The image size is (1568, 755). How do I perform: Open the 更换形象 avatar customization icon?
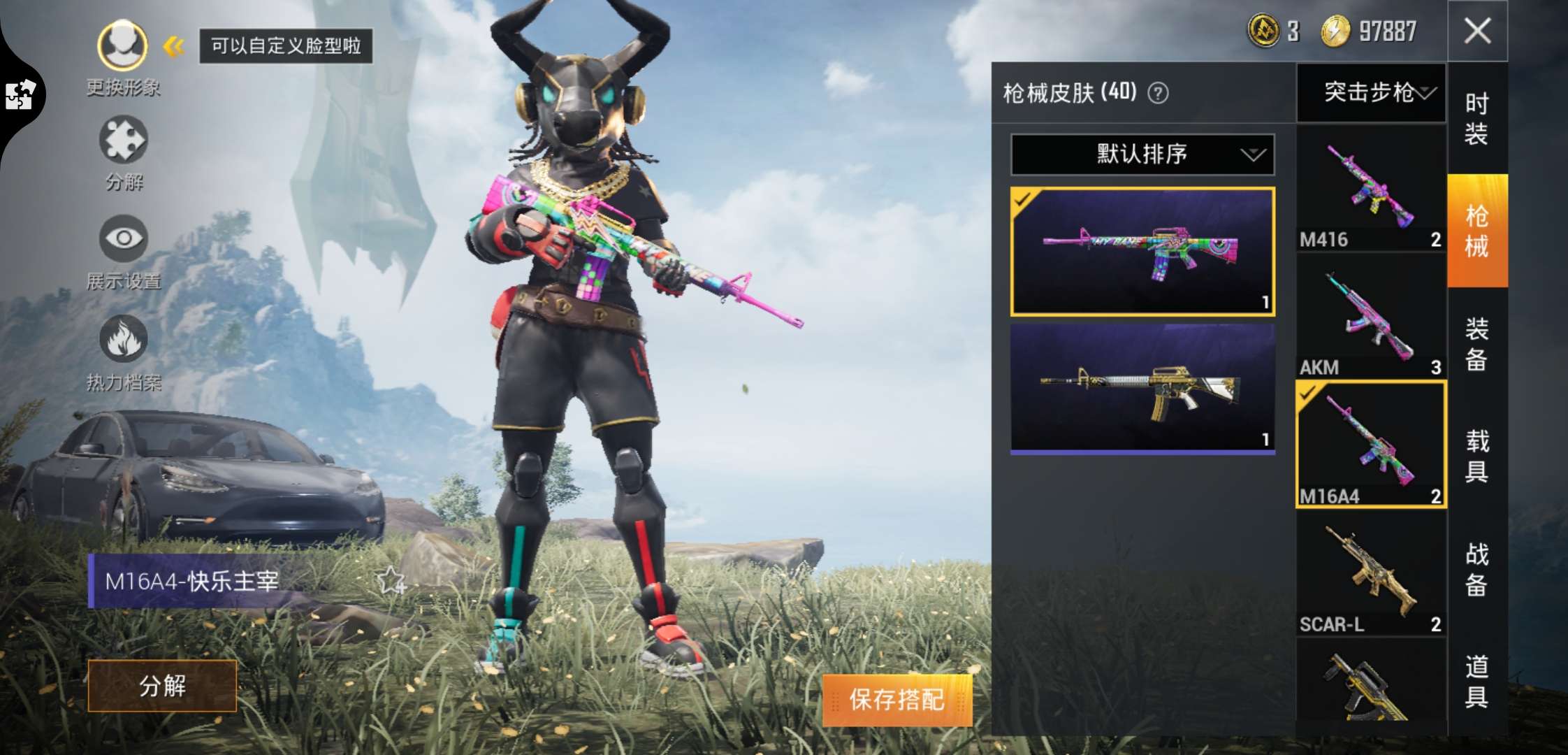pyautogui.click(x=122, y=45)
